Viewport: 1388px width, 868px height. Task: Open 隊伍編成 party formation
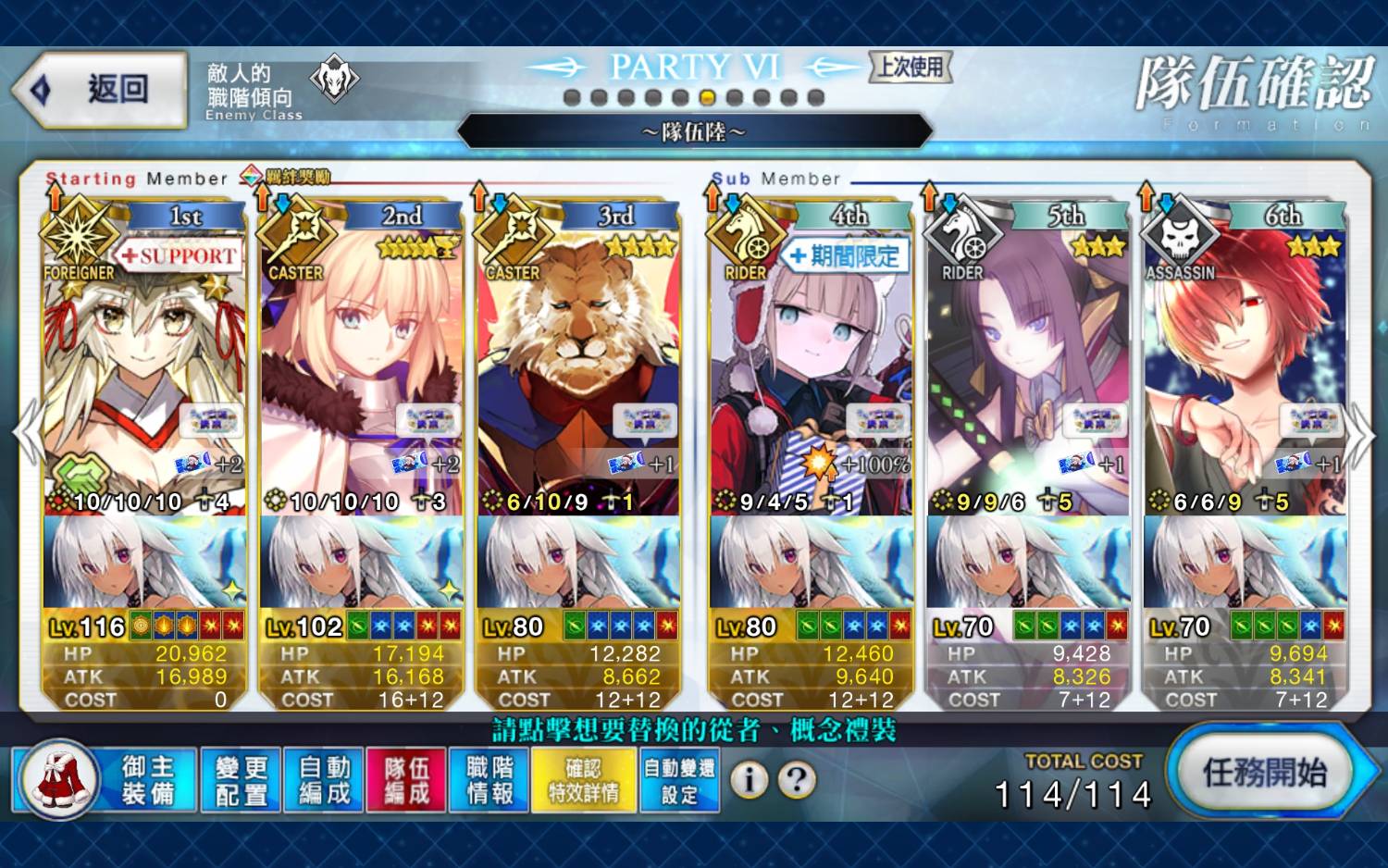pyautogui.click(x=406, y=780)
